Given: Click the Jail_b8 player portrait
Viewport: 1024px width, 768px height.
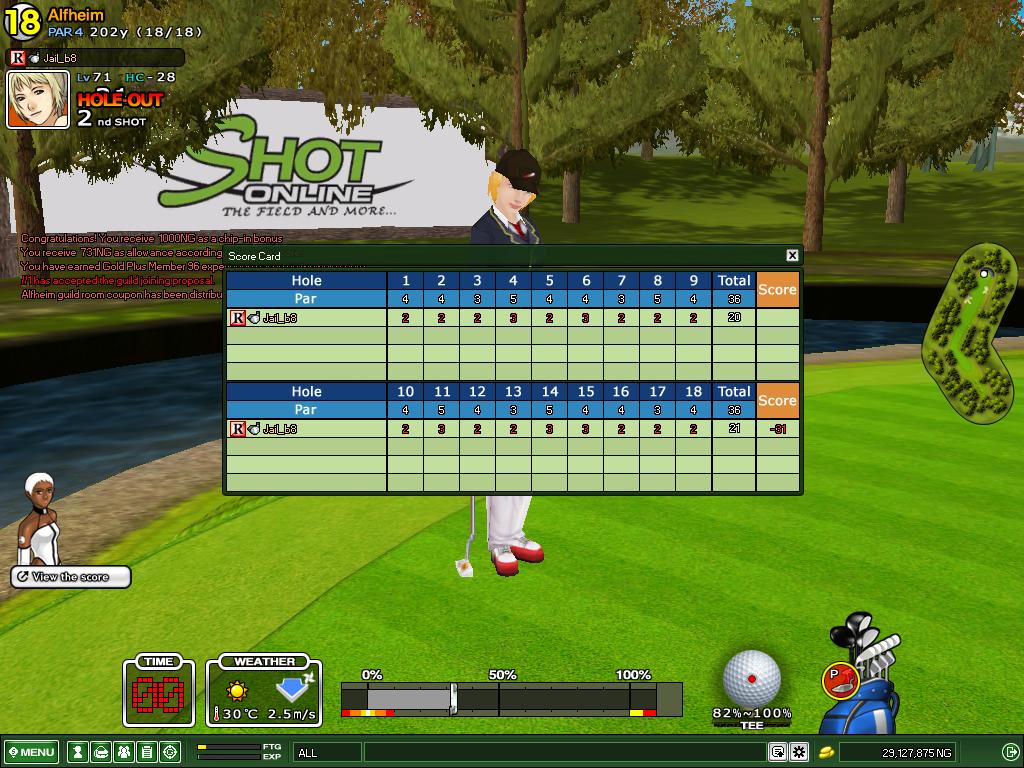Looking at the screenshot, I should pos(38,99).
